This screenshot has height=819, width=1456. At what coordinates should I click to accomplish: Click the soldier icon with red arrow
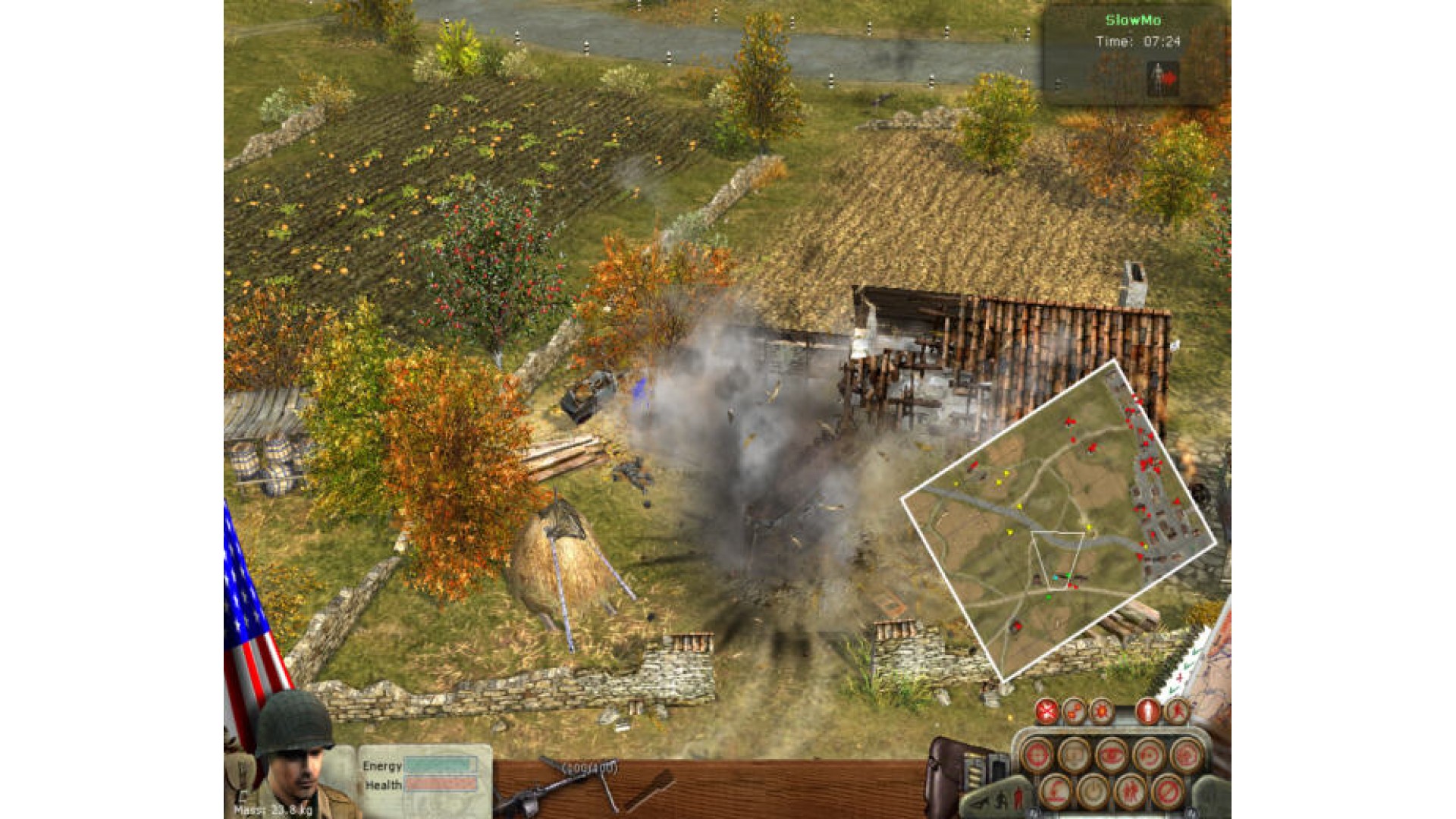pyautogui.click(x=1163, y=77)
